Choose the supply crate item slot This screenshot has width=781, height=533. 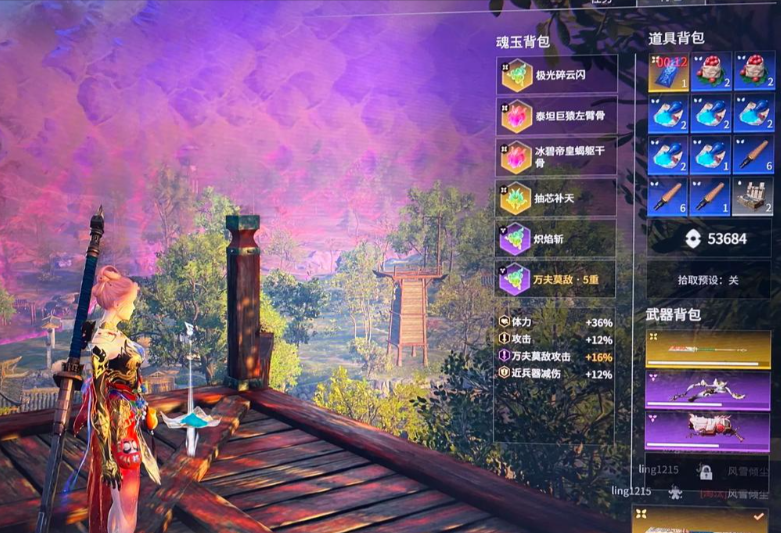pos(753,197)
